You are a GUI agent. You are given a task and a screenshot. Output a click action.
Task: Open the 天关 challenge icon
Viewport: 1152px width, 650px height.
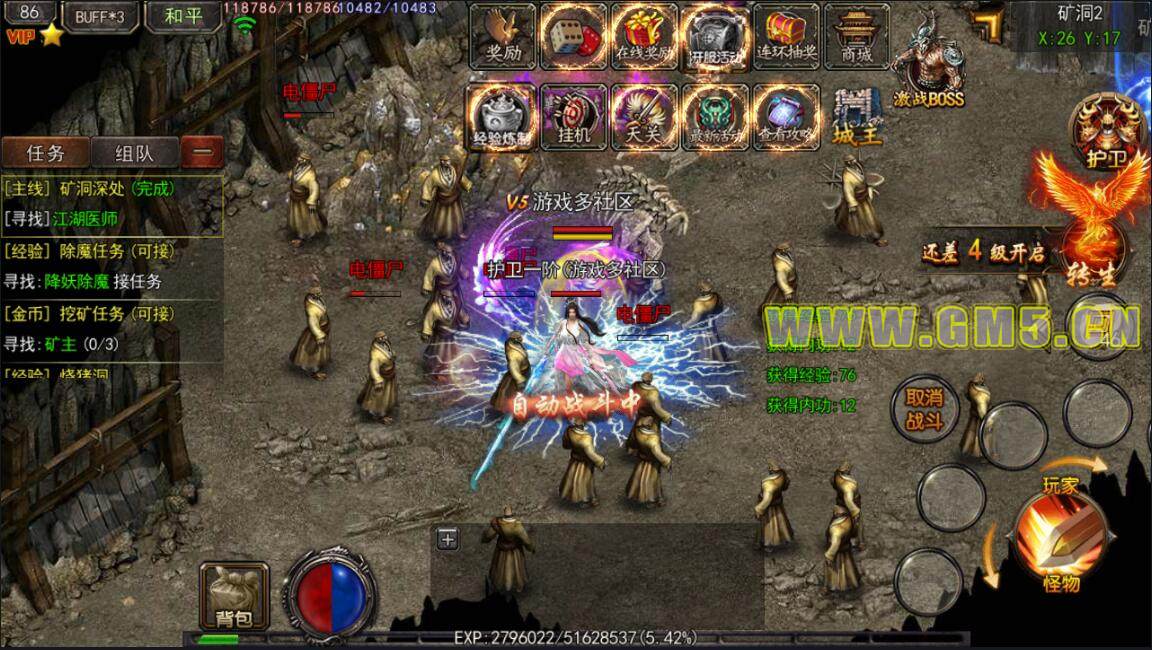click(x=645, y=116)
